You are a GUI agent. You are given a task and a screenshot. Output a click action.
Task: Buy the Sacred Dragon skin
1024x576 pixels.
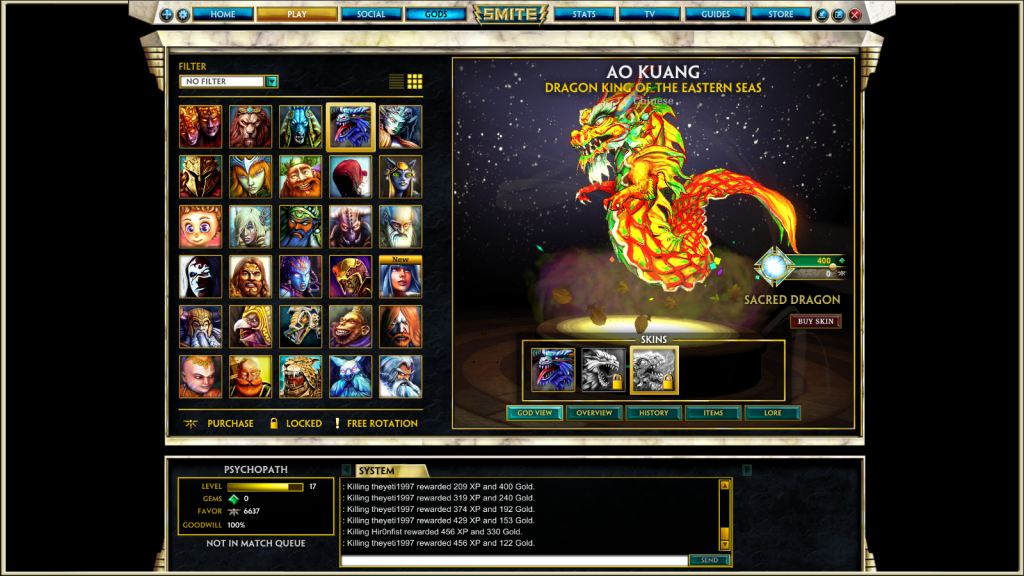coord(815,321)
